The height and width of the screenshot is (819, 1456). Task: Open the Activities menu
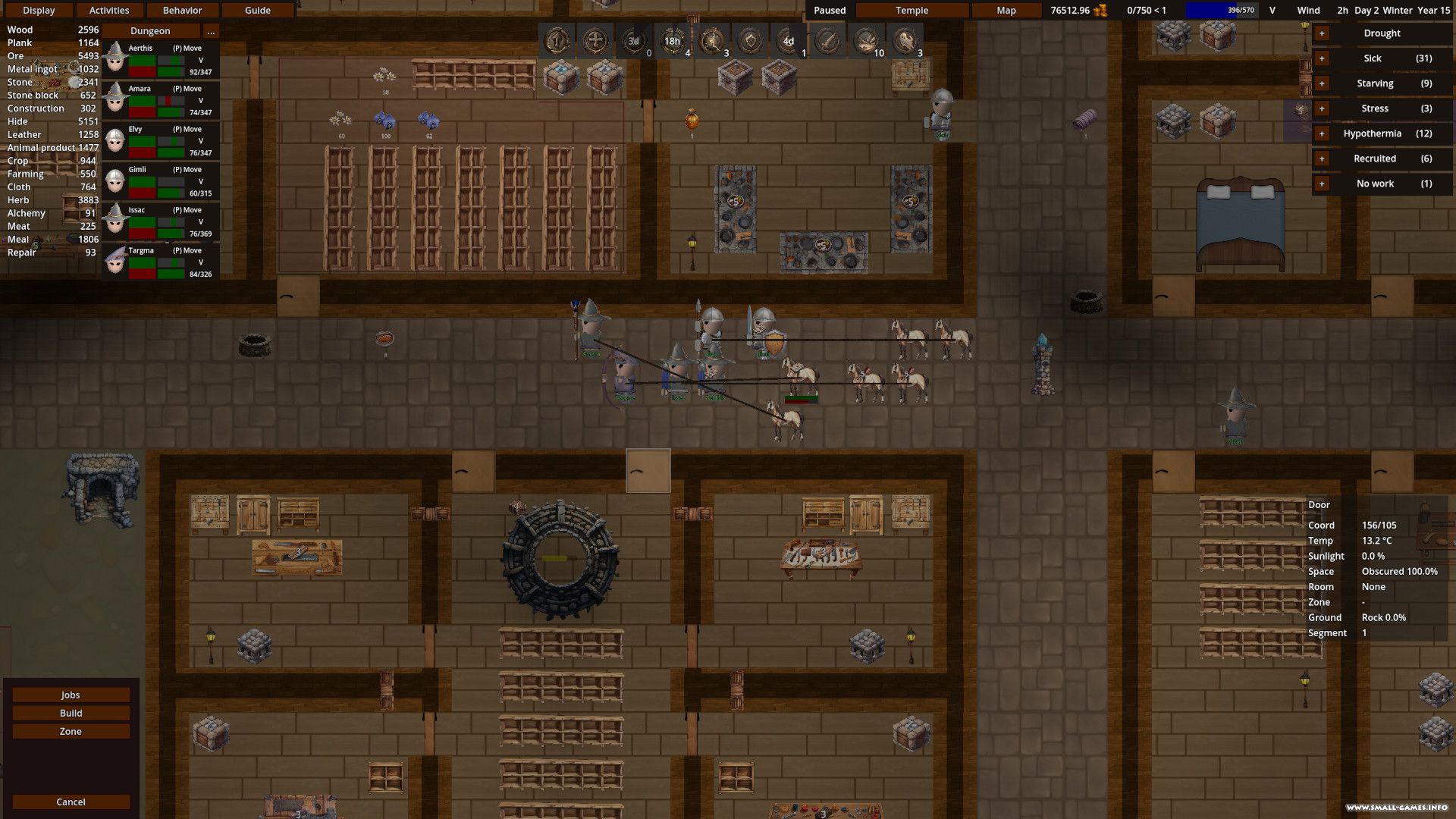(x=109, y=11)
